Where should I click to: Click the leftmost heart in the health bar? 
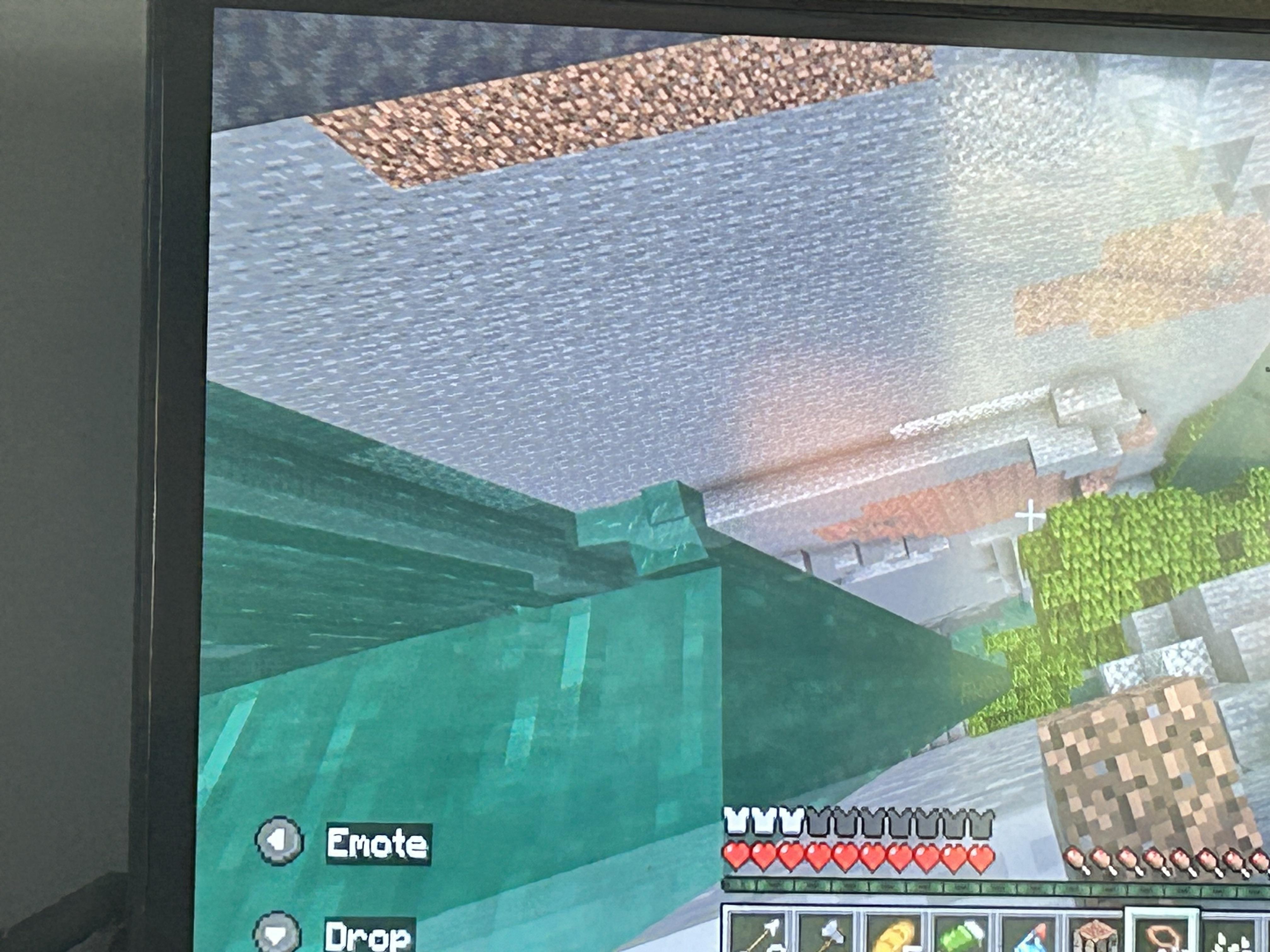pyautogui.click(x=737, y=856)
